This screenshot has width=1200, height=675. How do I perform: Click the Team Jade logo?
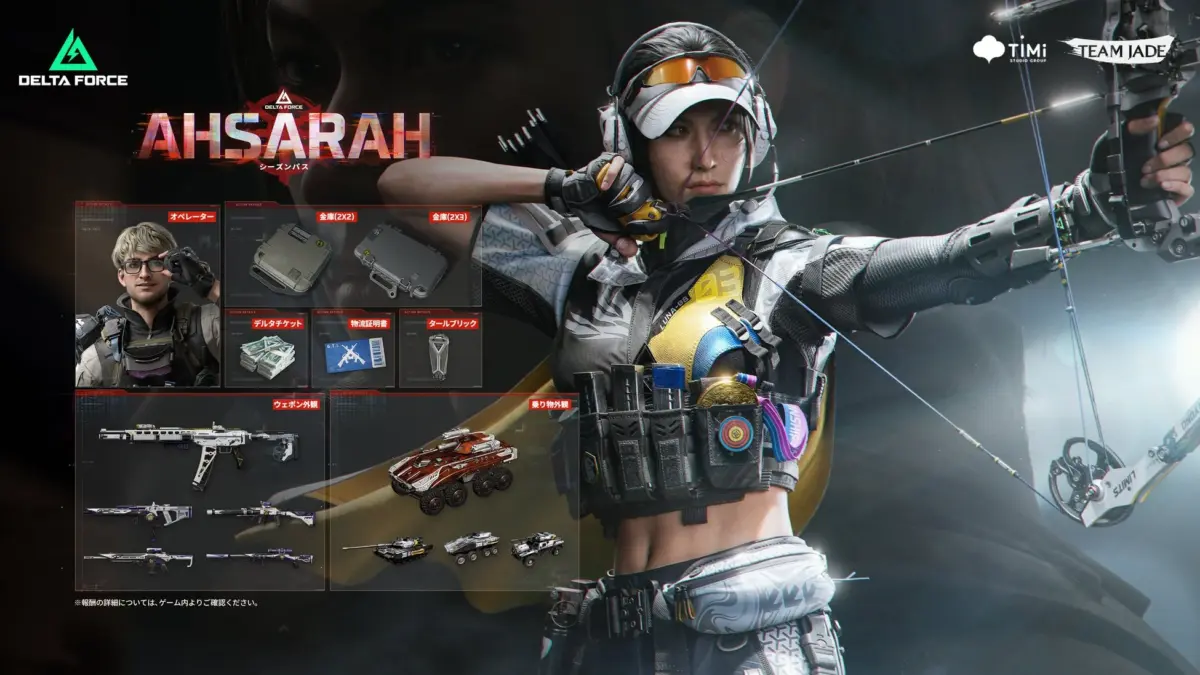click(x=1104, y=49)
